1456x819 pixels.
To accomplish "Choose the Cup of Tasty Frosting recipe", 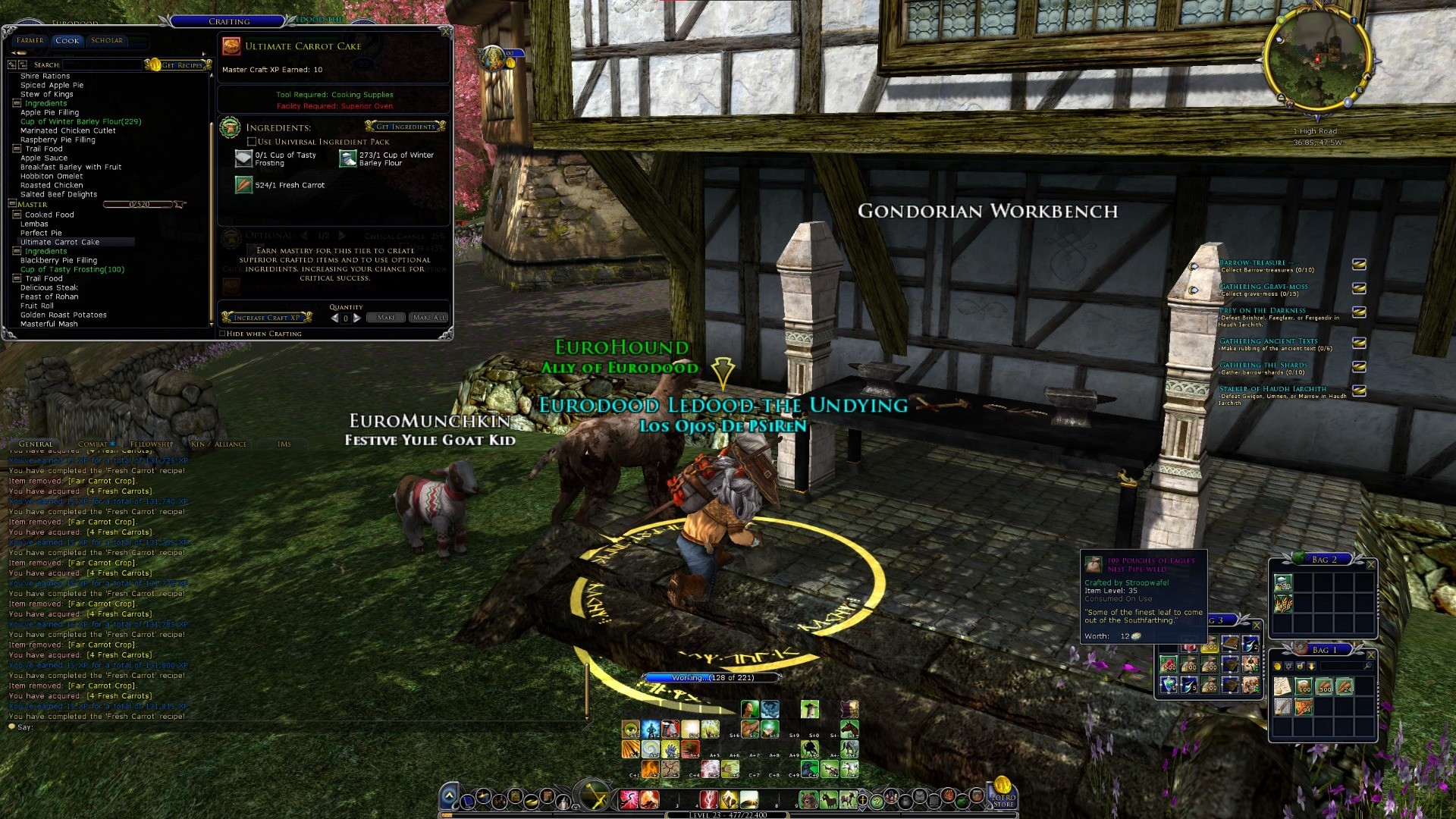I will (x=72, y=269).
